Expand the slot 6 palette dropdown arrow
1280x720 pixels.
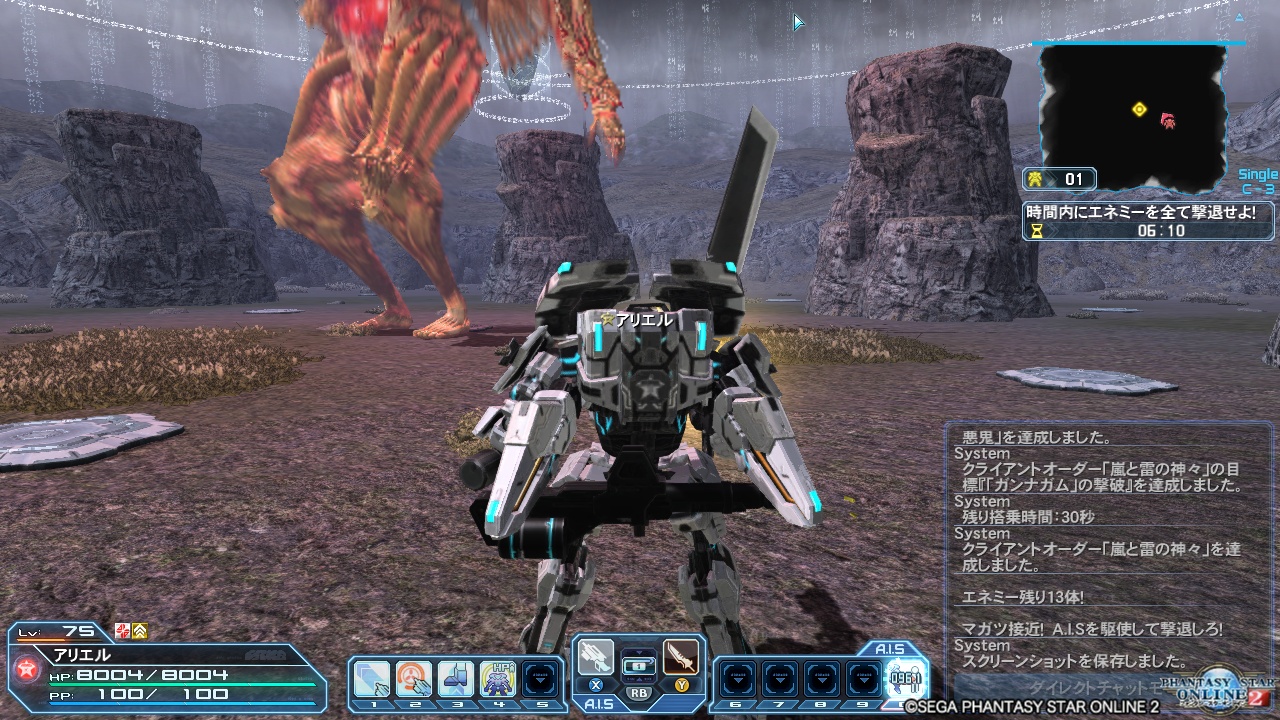738,679
